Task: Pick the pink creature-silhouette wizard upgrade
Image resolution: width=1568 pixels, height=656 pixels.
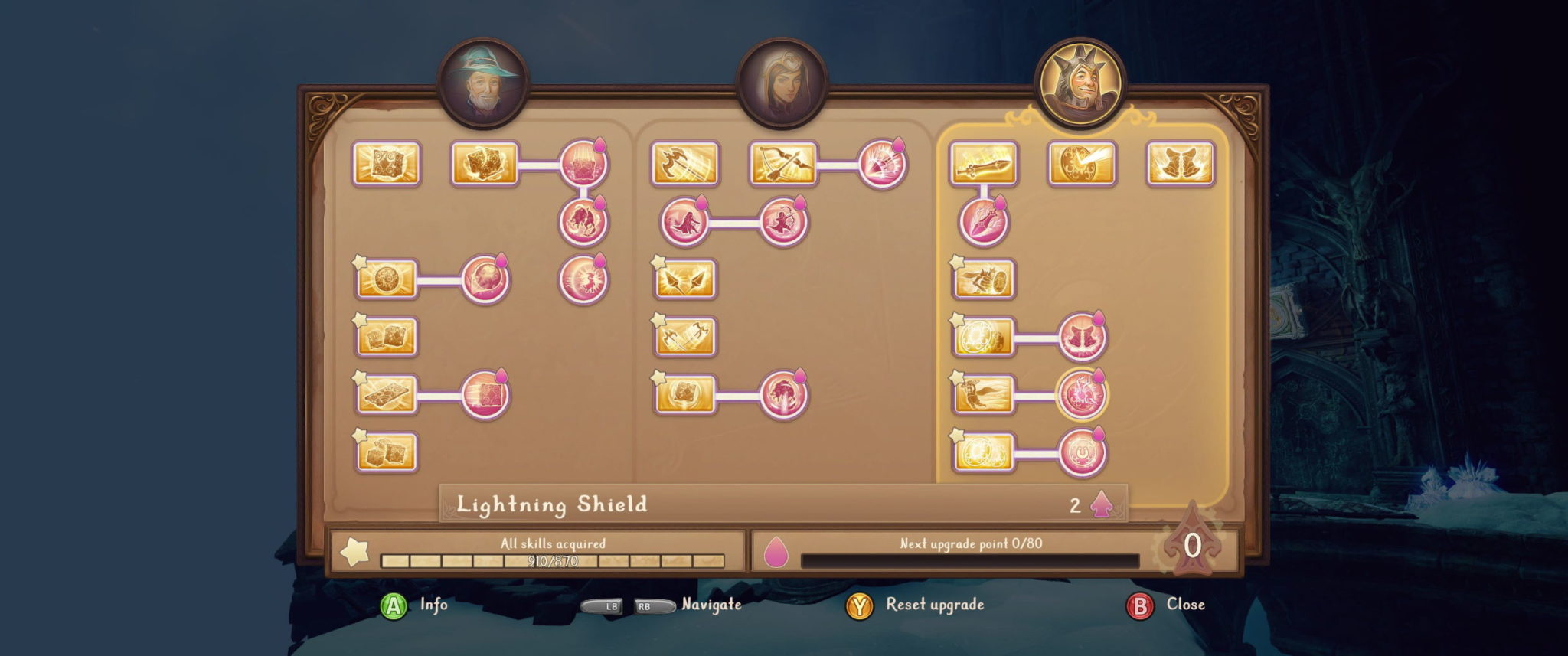Action: (583, 221)
